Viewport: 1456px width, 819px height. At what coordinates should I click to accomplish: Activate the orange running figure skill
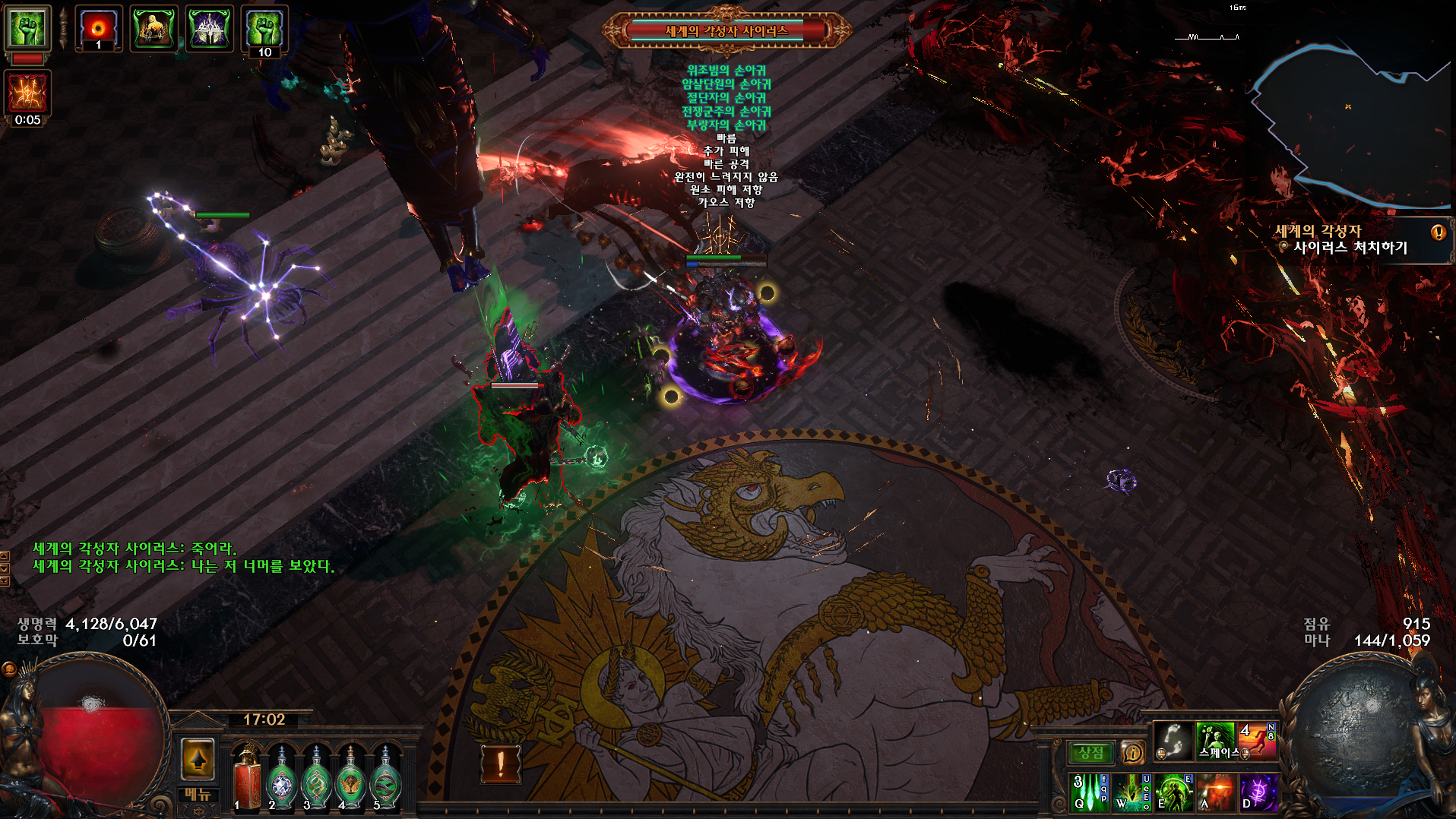point(1258,741)
